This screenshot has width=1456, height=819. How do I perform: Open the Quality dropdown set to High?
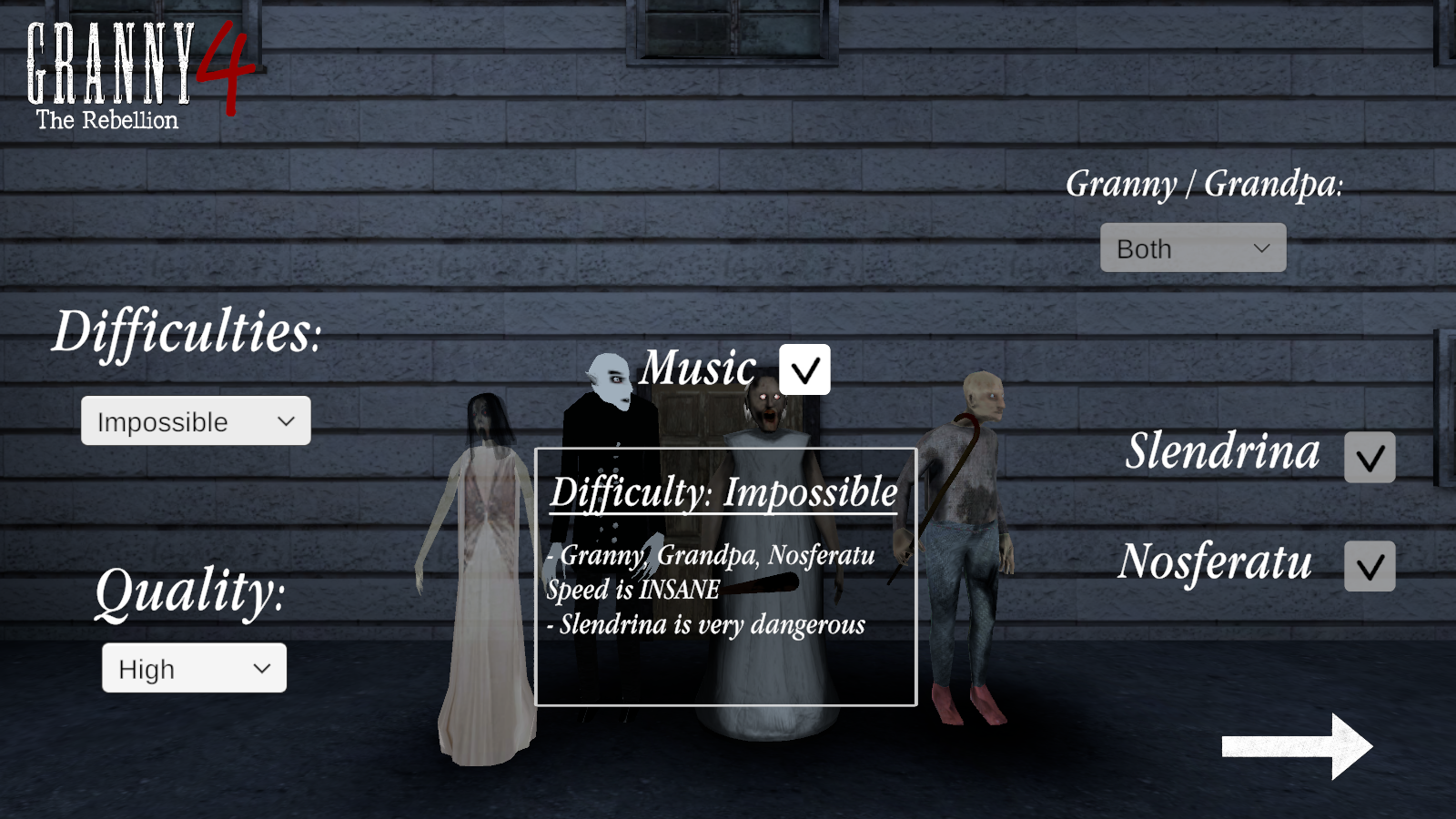(194, 668)
